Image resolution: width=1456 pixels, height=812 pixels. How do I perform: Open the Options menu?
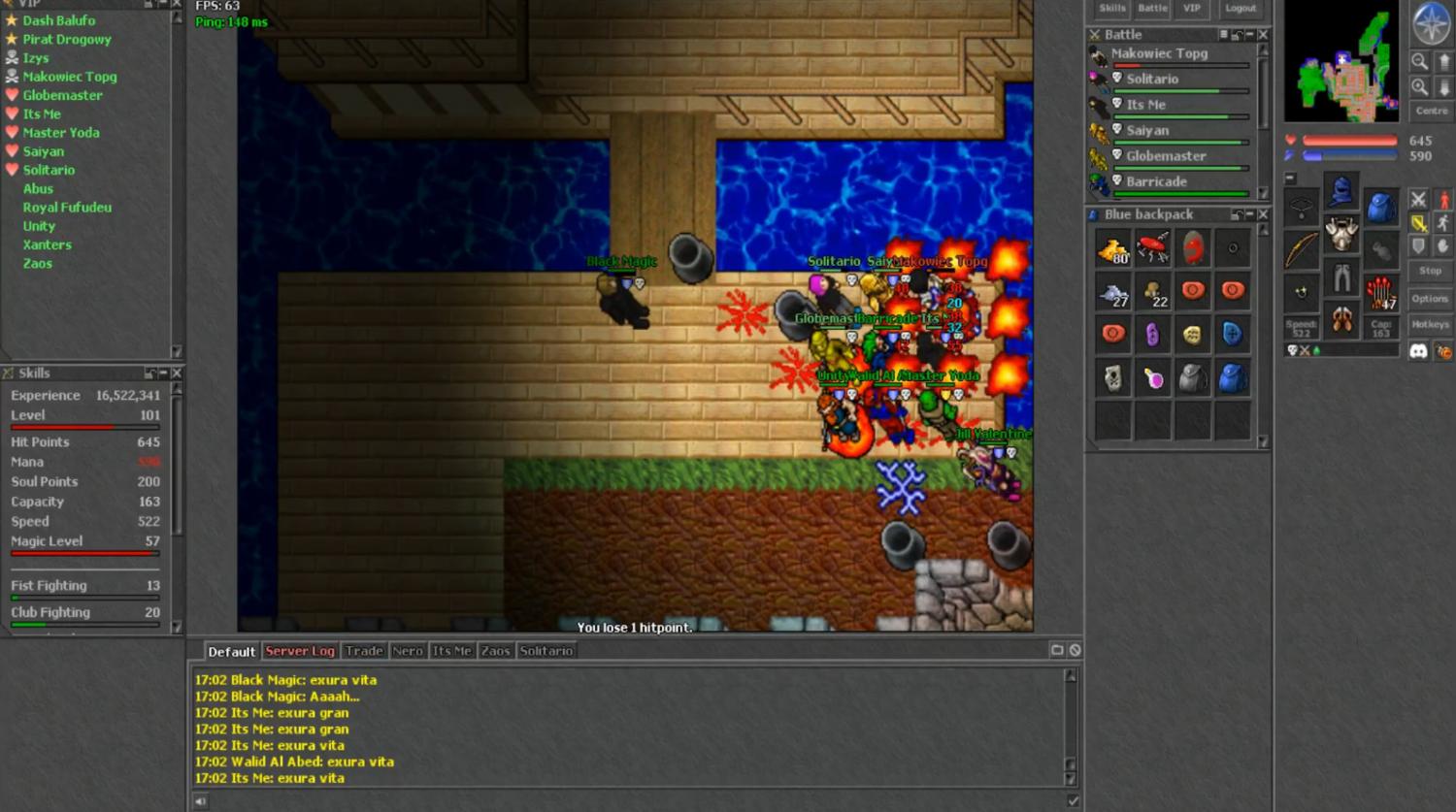coord(1429,299)
